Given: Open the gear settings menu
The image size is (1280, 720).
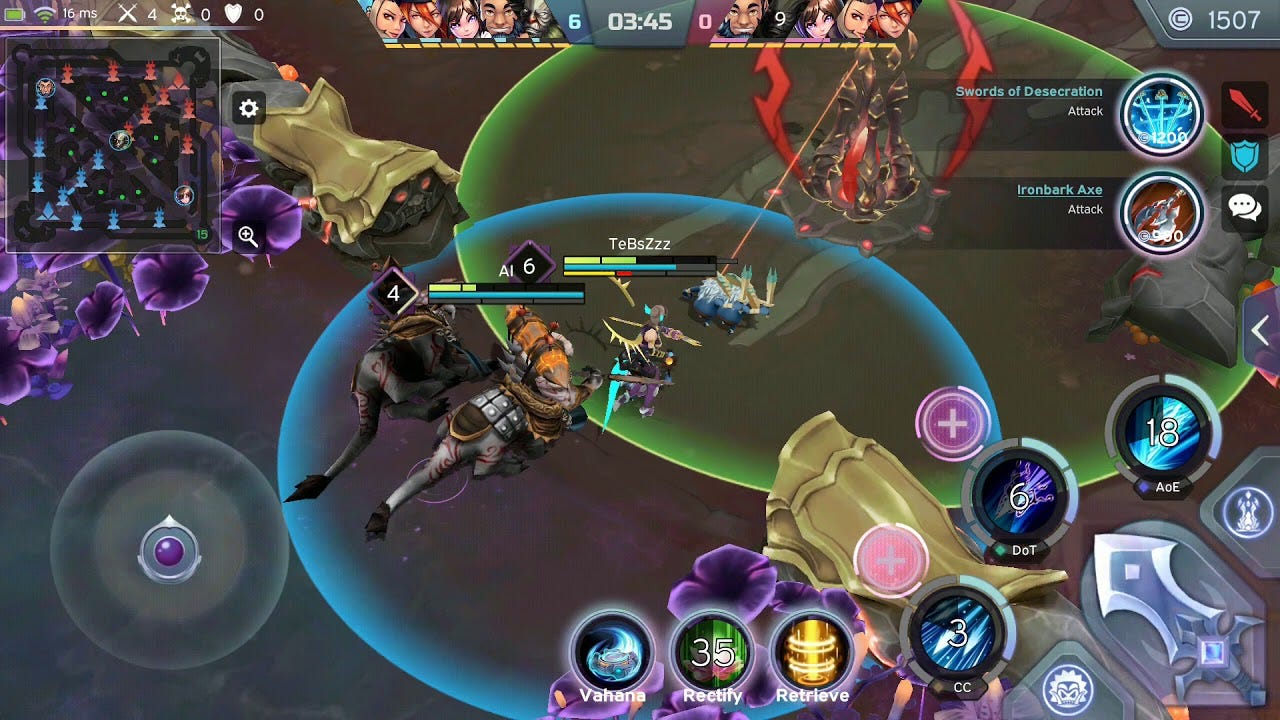Looking at the screenshot, I should click(x=248, y=108).
